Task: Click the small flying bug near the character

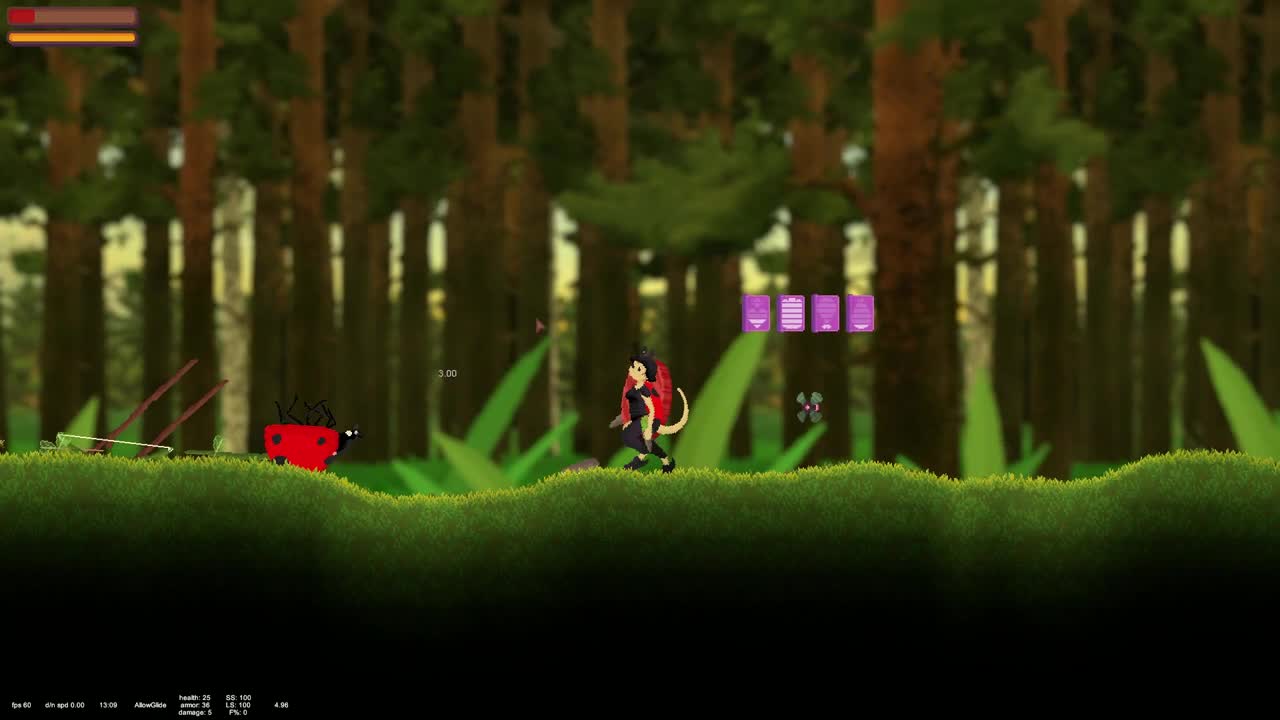Action: (808, 407)
